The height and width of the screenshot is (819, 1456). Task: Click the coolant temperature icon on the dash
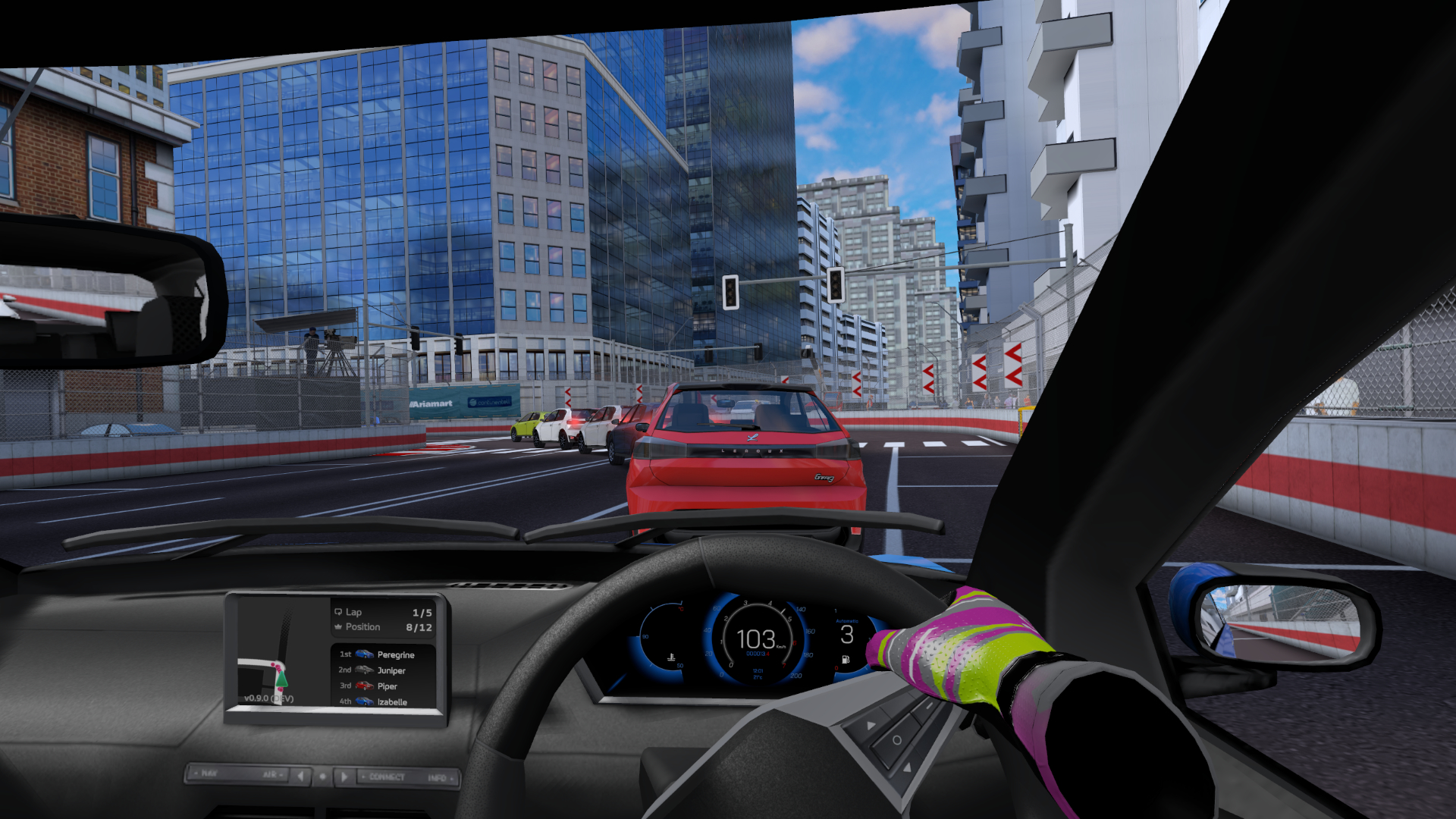pos(671,657)
